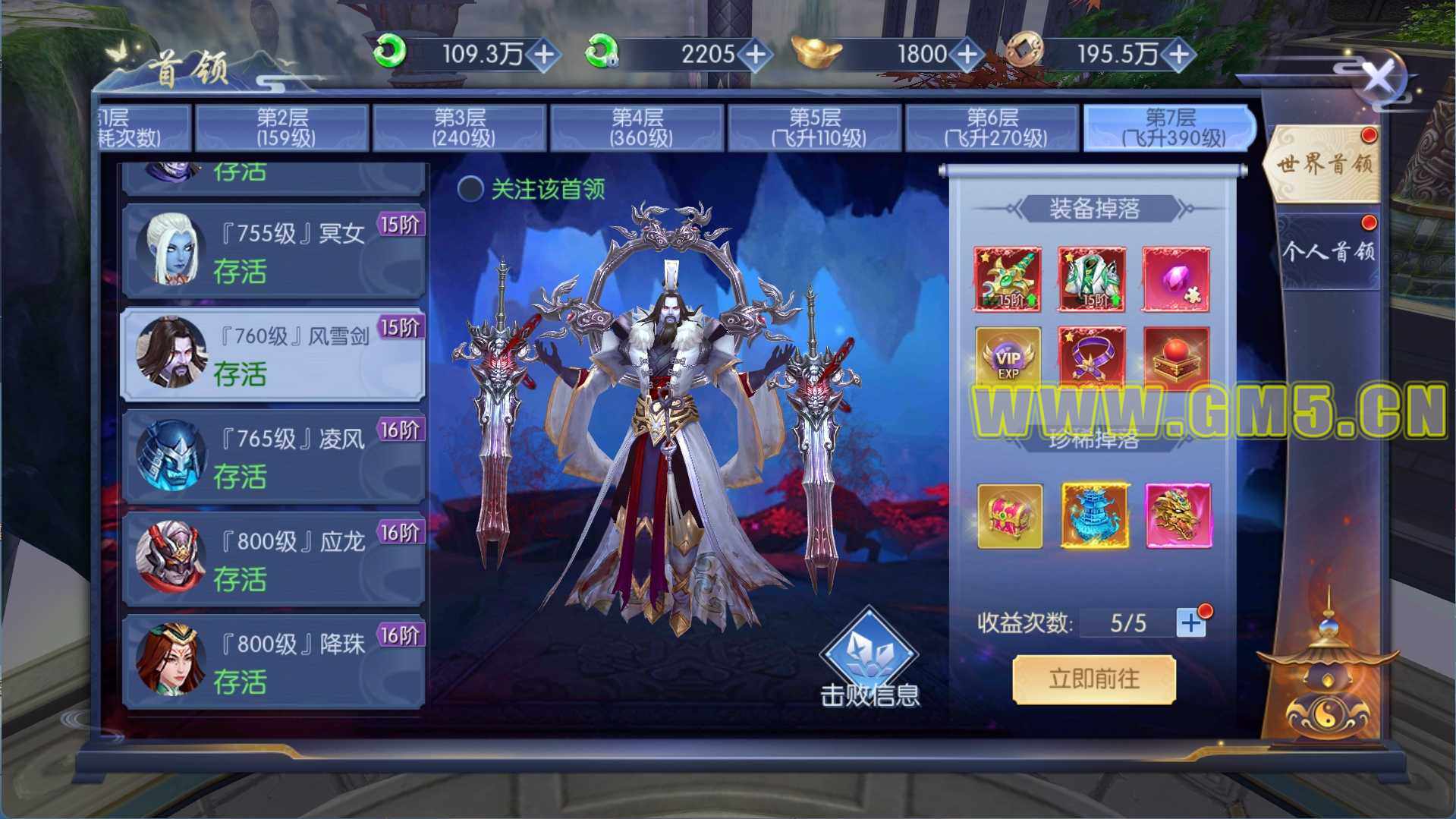This screenshot has width=1456, height=819.
Task: Select the 第4层 (360级) tab
Action: 637,128
